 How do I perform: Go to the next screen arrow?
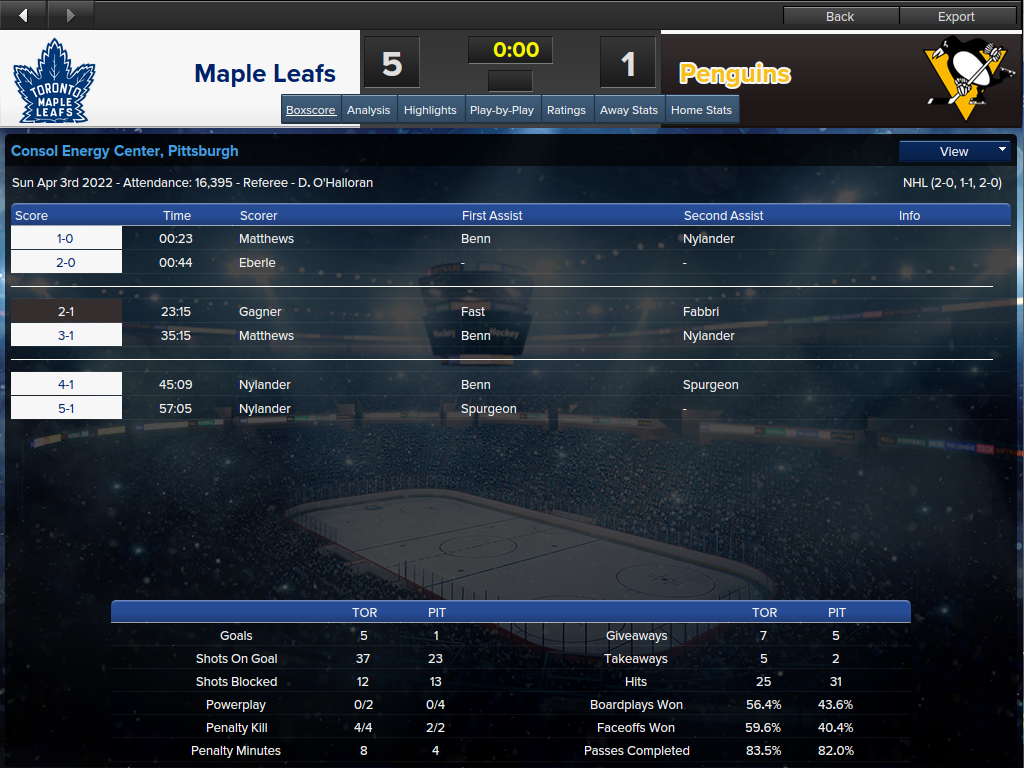coord(70,15)
